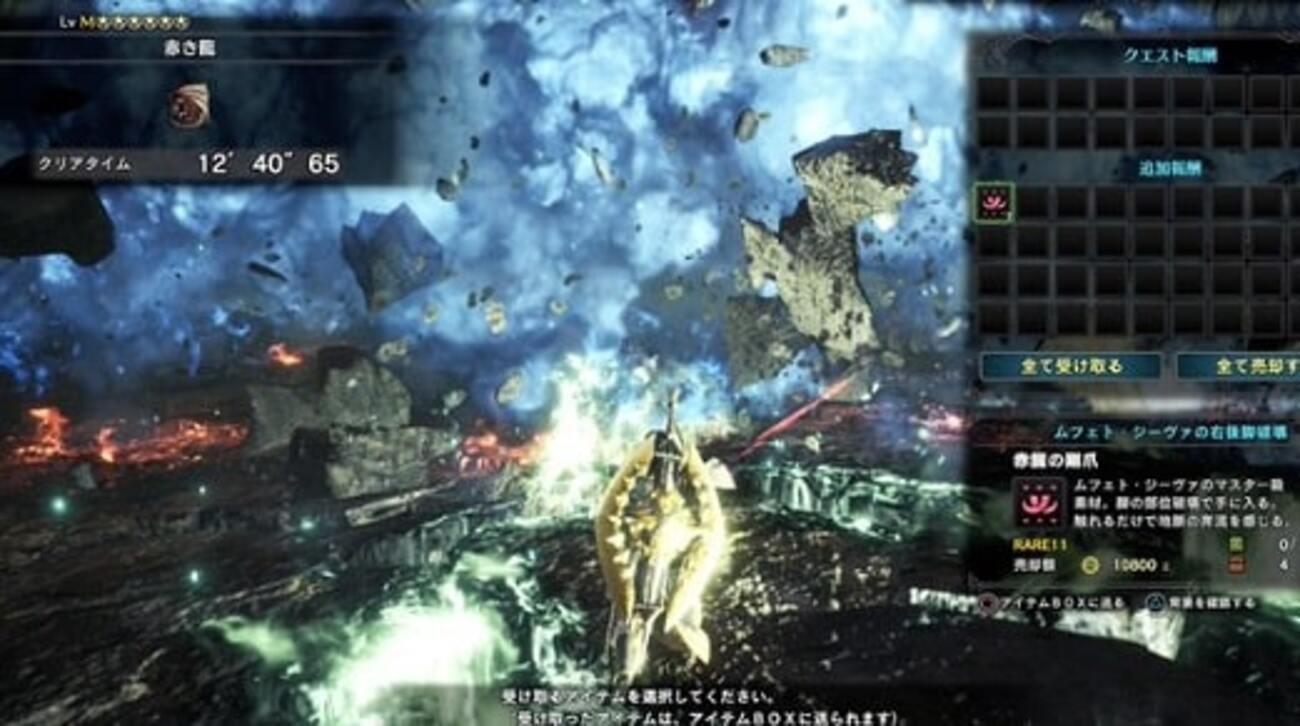Click the golden zenny coin icon beside 10800z

(x=1090, y=565)
